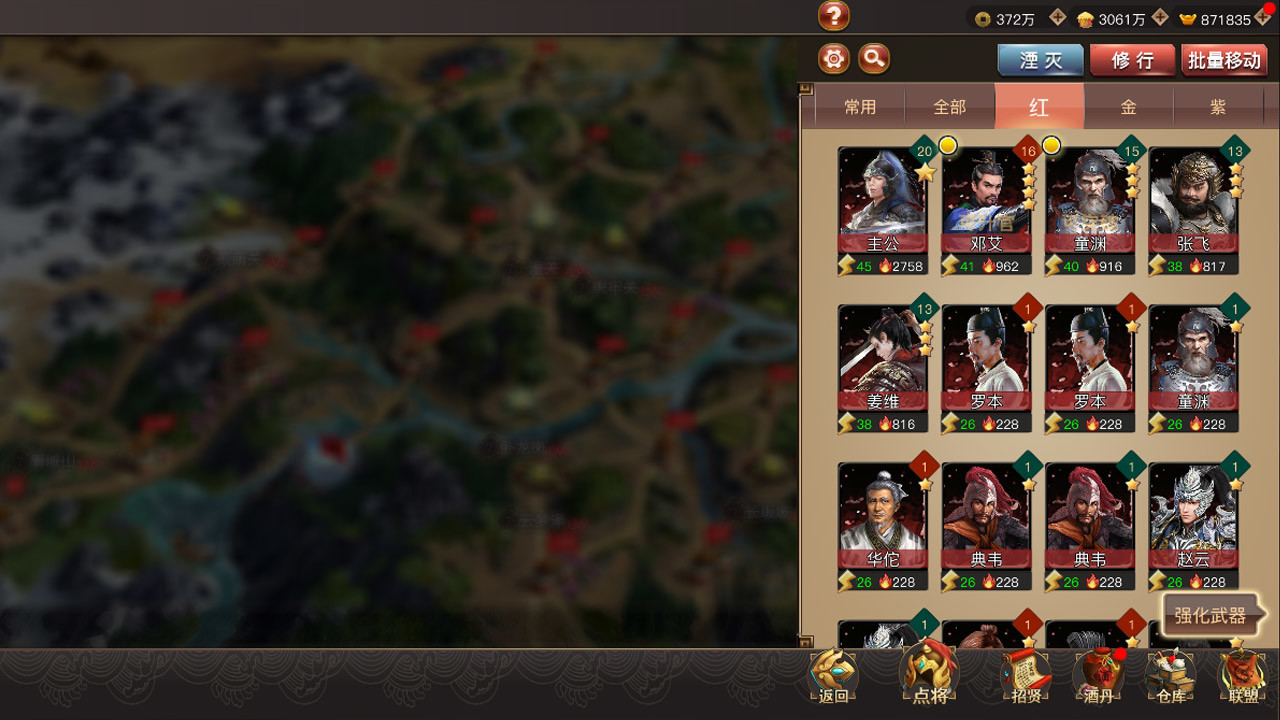Click the plus beside the 3061万 currency

click(x=1160, y=17)
